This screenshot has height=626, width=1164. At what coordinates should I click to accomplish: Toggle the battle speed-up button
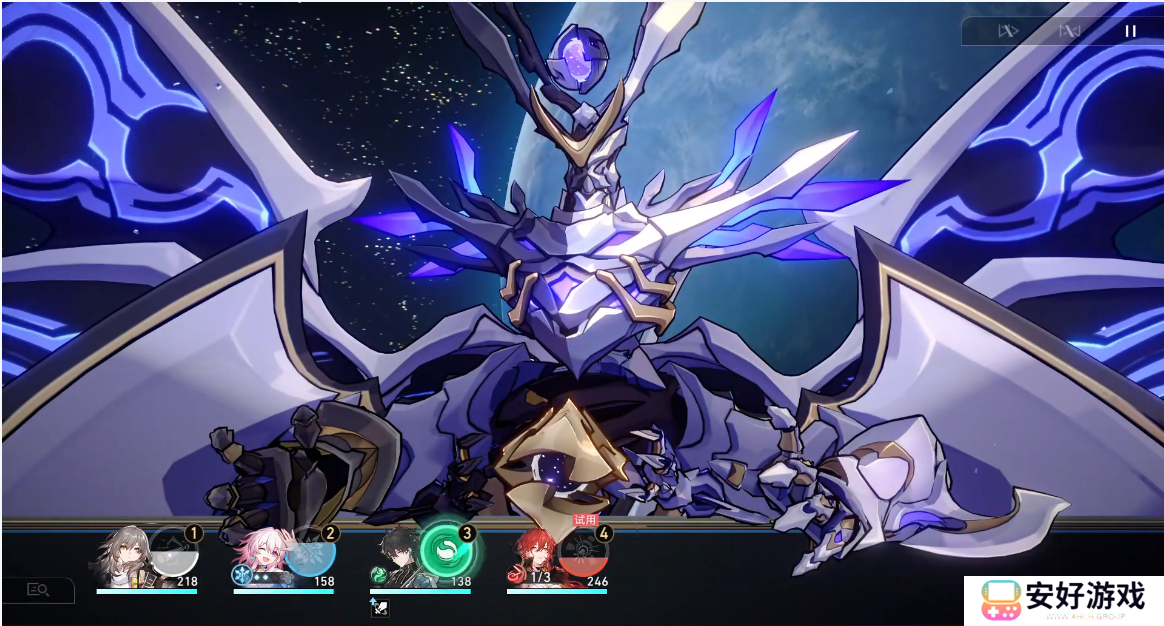click(1007, 31)
